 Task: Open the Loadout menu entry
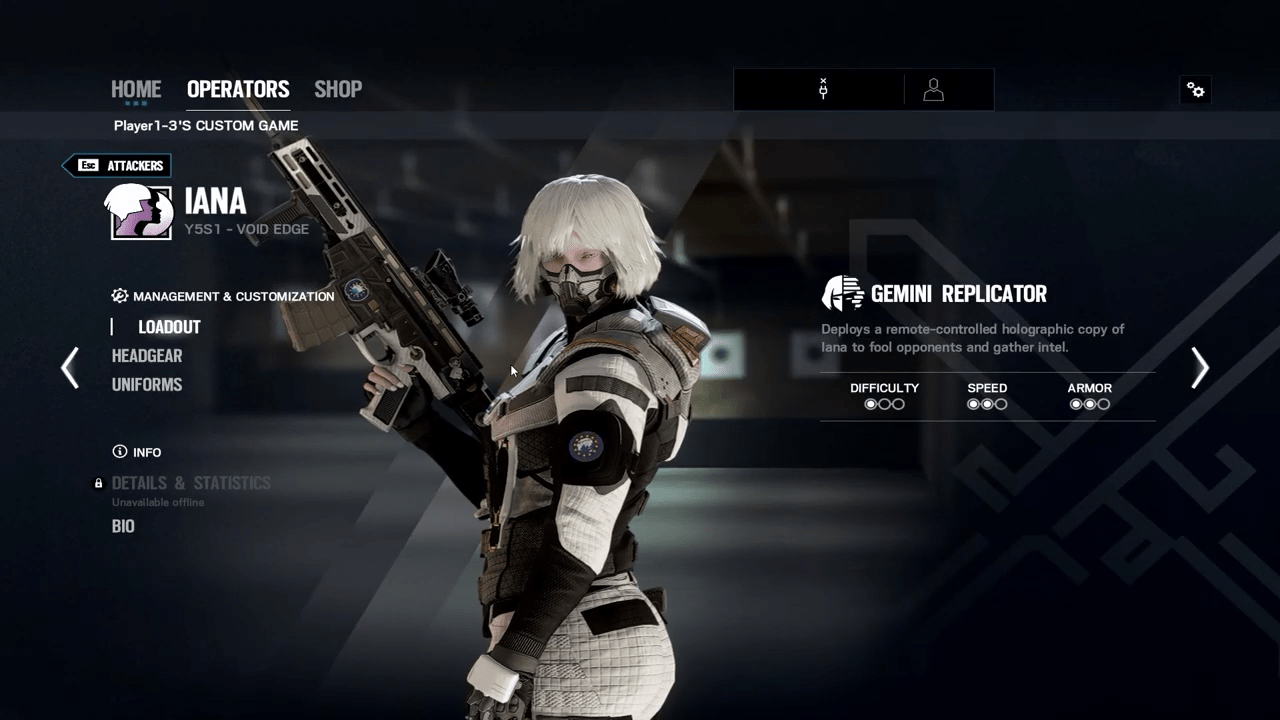tap(169, 327)
